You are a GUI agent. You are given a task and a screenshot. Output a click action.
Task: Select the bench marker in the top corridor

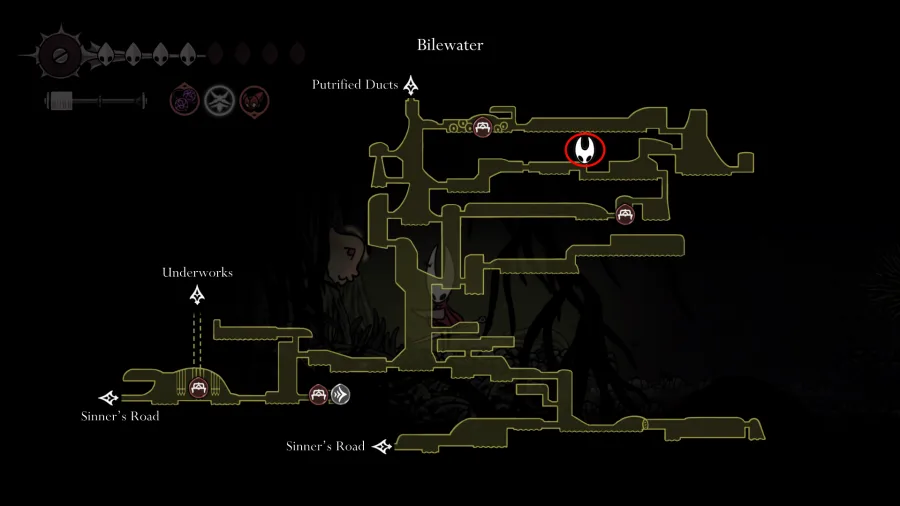(483, 127)
